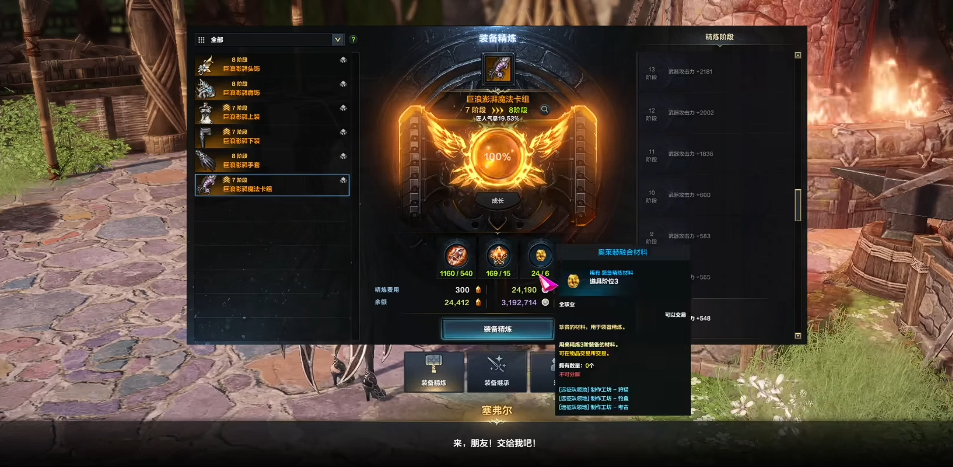Select the red stone material with 1160/540
This screenshot has width=953, height=467.
point(458,255)
